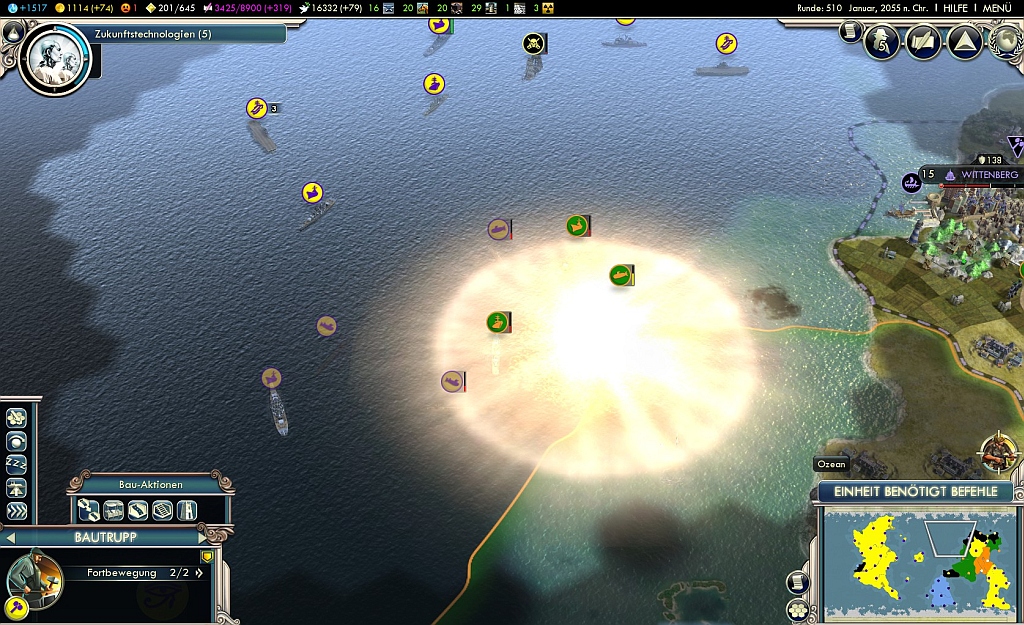Click on the world minimap

coord(920,560)
